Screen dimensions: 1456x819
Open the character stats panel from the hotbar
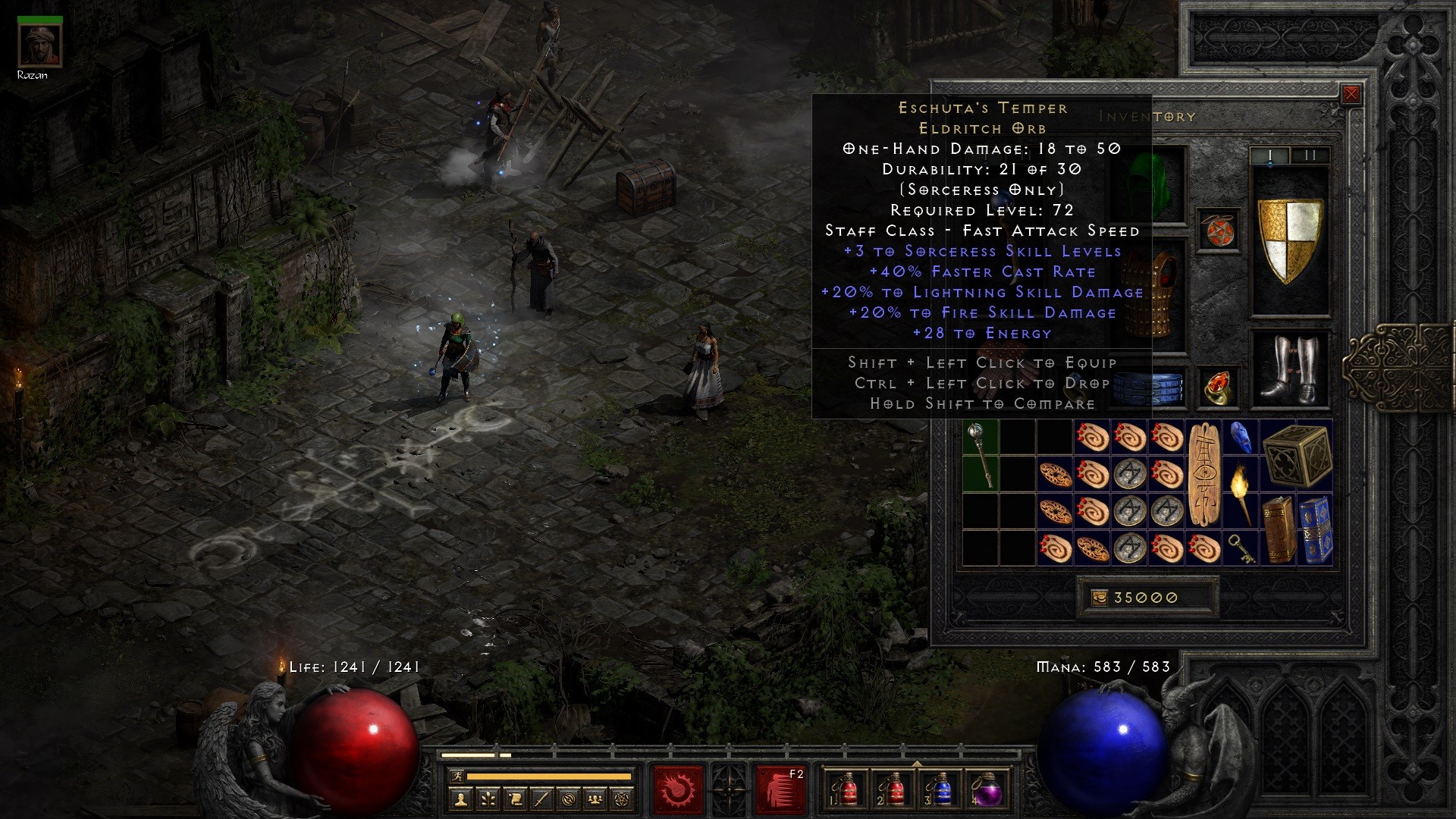coord(460,799)
